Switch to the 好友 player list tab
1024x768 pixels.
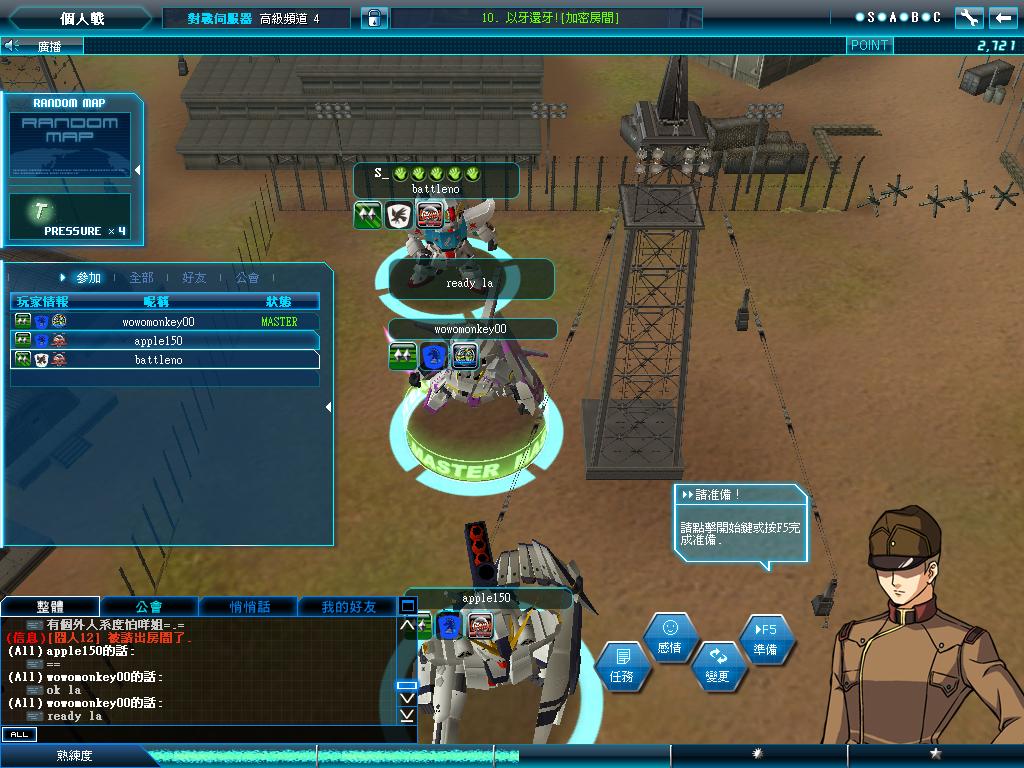194,278
